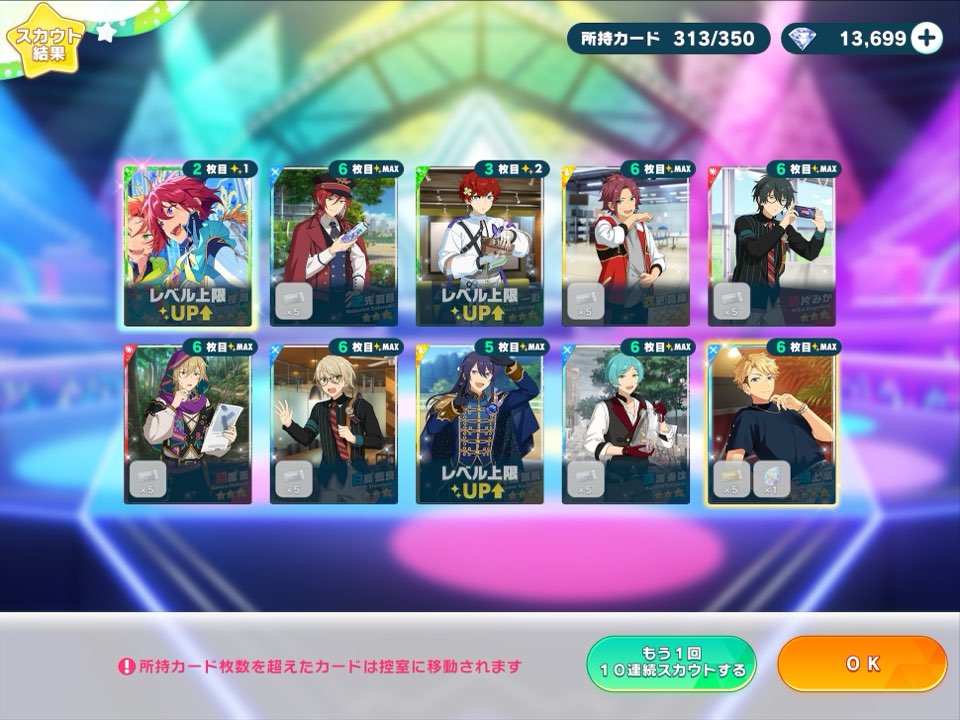View the waving blond card in a vest
Viewport: 960px width, 720px height.
pyautogui.click(x=333, y=423)
